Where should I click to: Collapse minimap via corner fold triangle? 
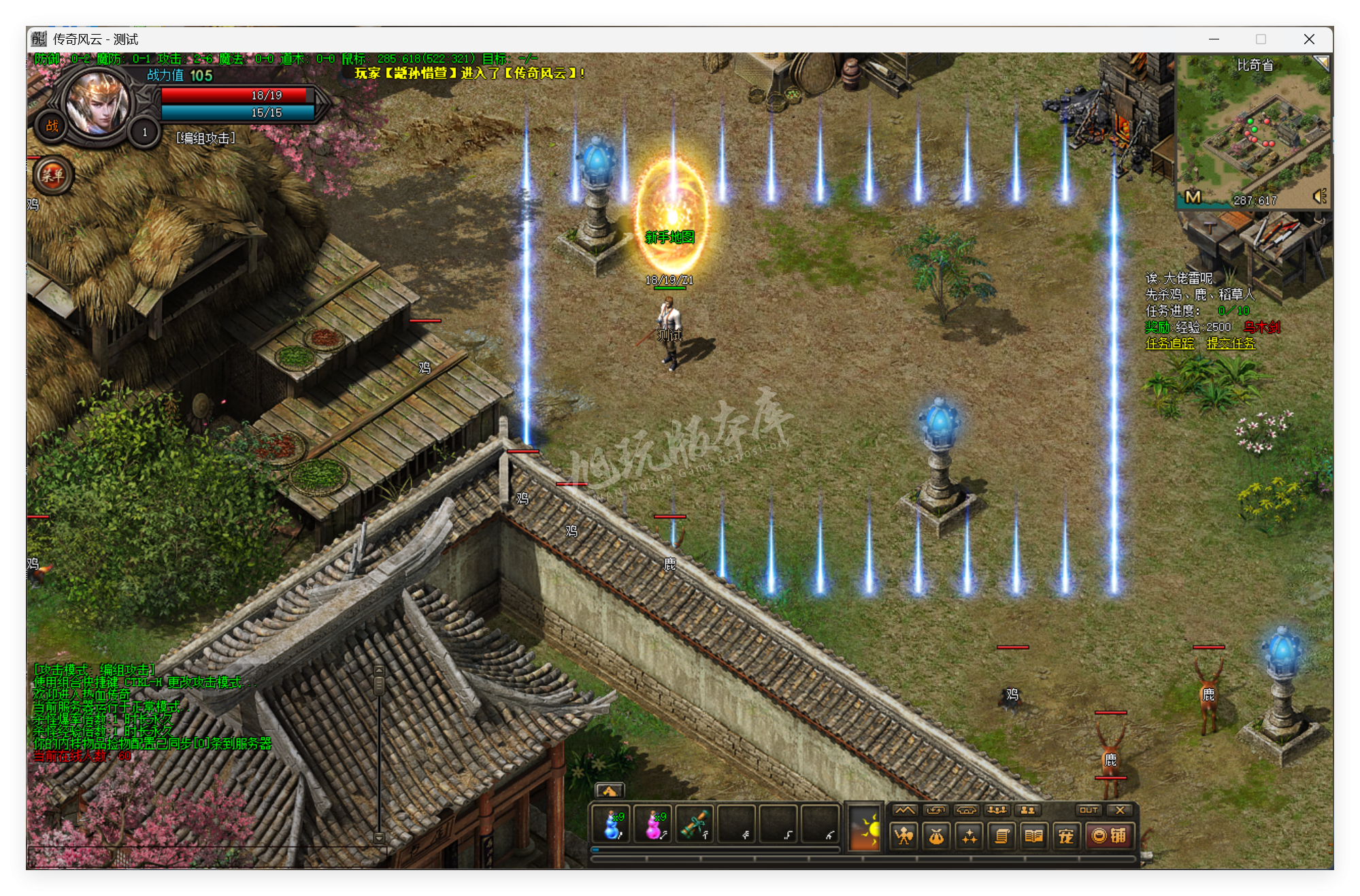tap(1323, 63)
